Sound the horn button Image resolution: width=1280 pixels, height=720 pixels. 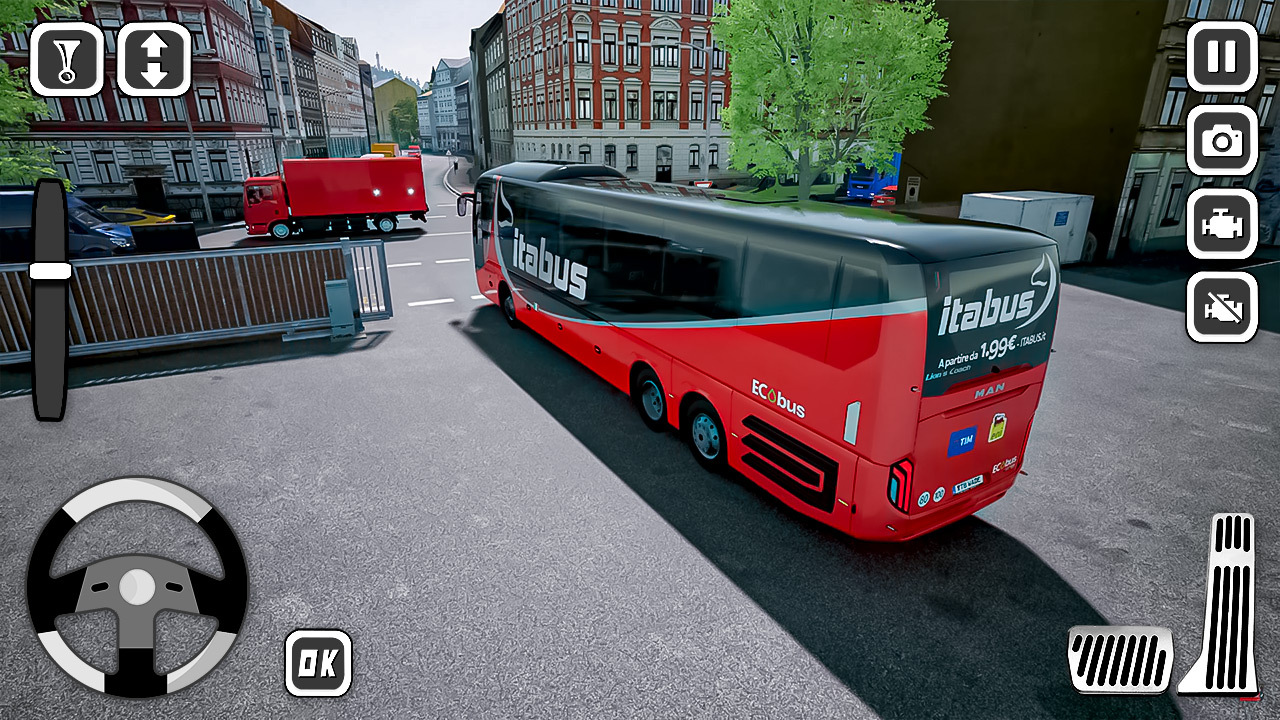click(66, 59)
